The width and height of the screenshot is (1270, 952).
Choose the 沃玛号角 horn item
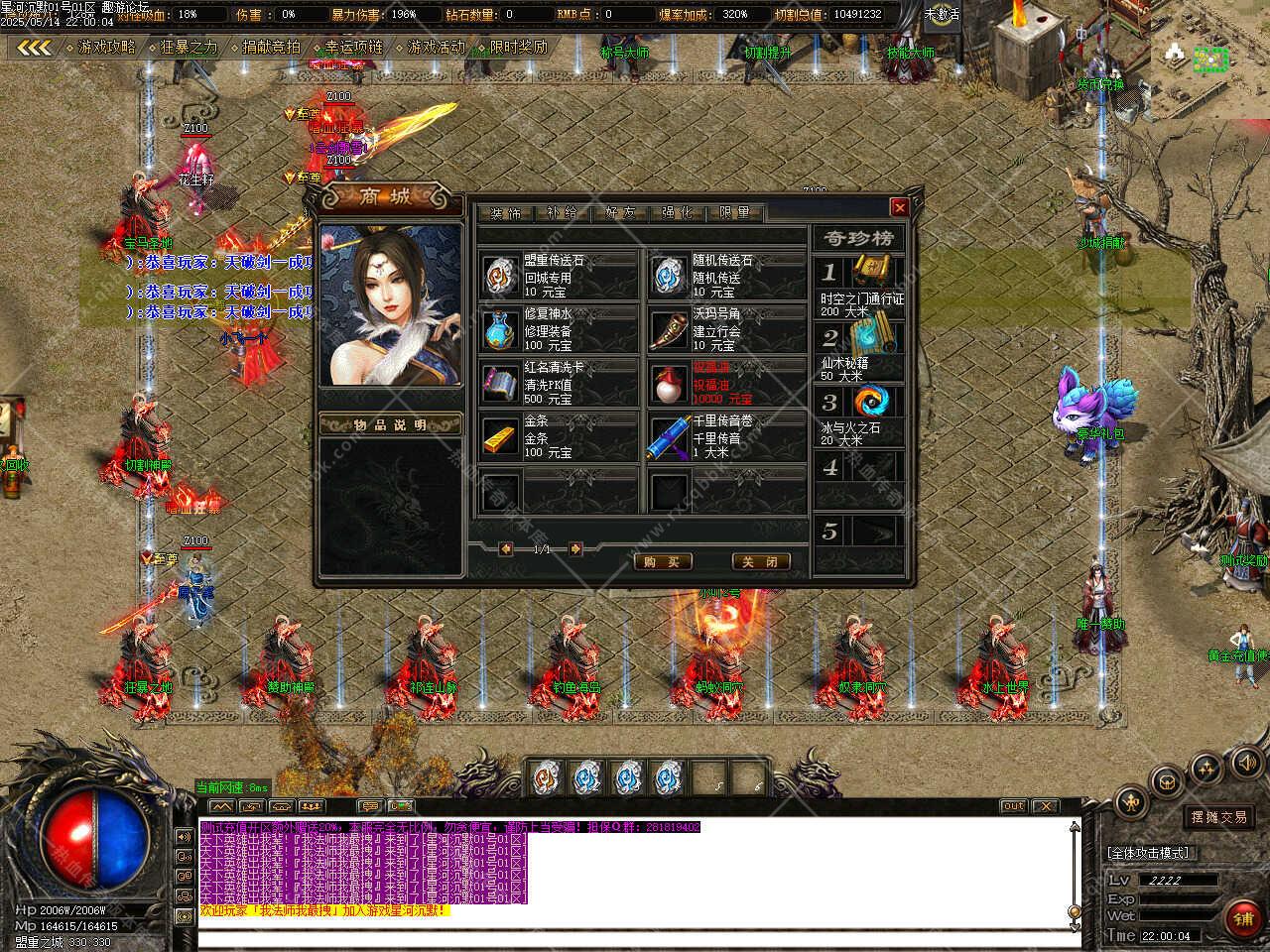pyautogui.click(x=668, y=330)
